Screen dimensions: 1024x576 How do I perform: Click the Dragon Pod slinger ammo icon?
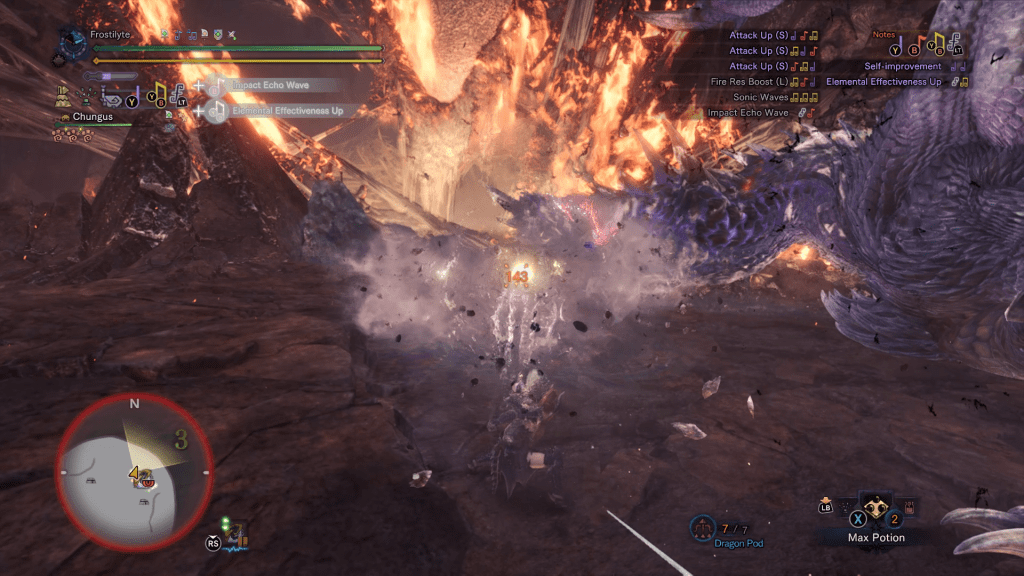pyautogui.click(x=701, y=526)
